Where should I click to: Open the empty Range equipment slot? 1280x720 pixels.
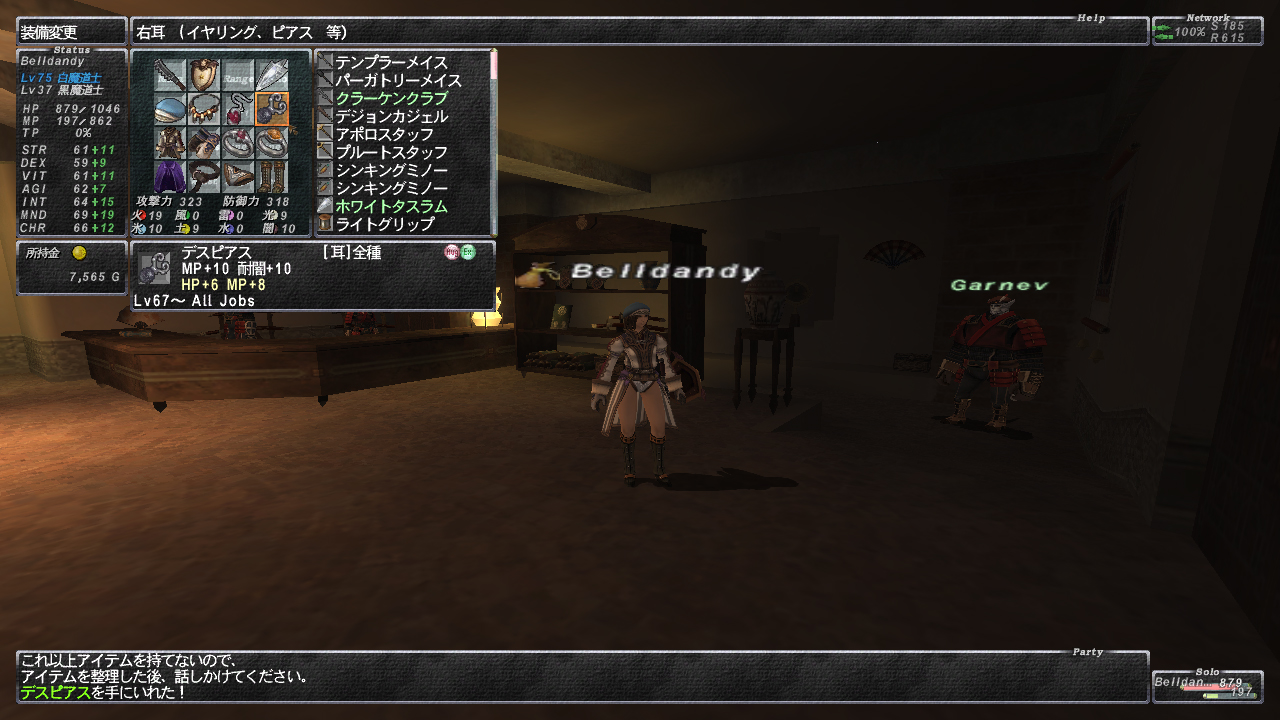pyautogui.click(x=238, y=75)
